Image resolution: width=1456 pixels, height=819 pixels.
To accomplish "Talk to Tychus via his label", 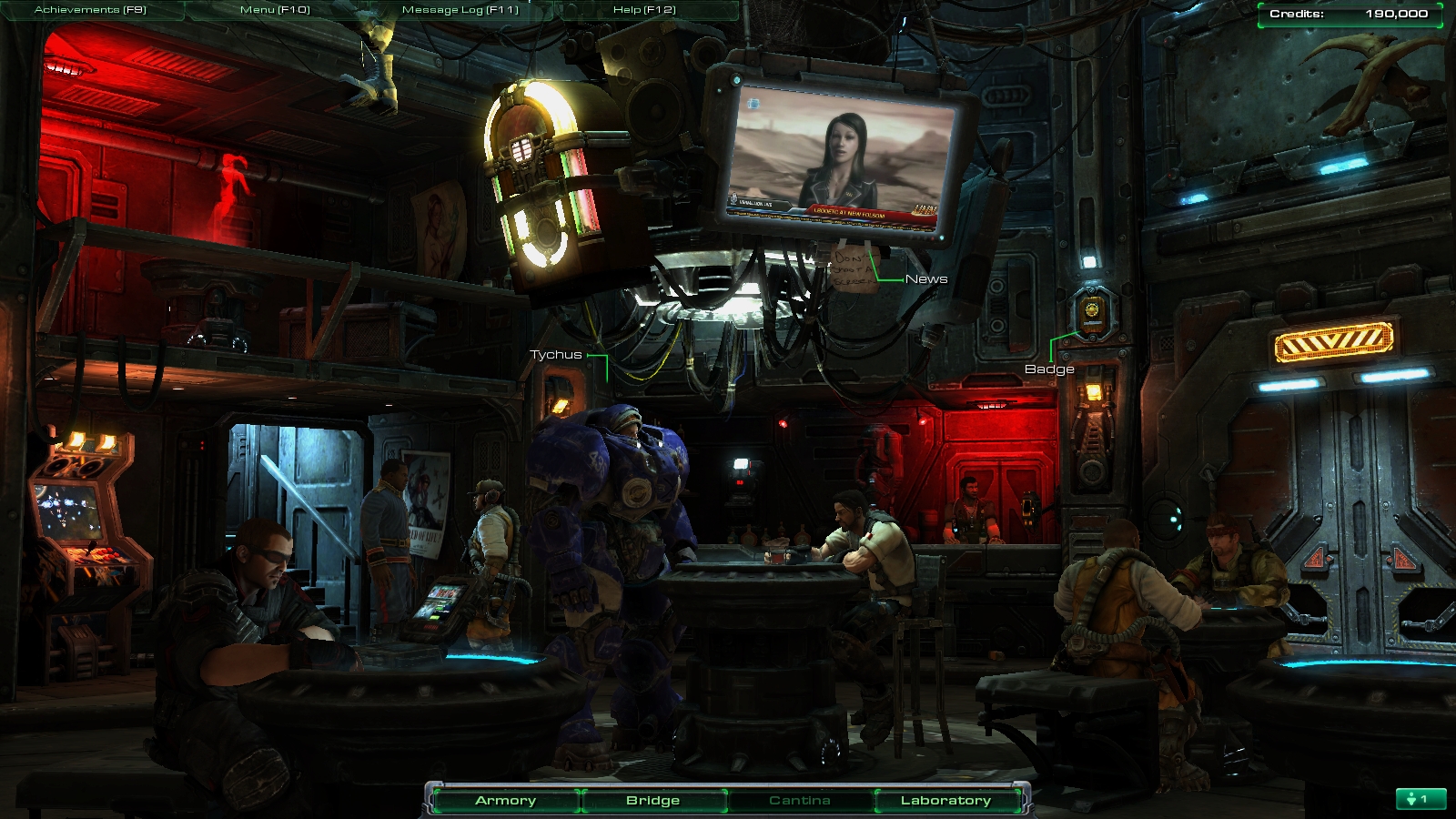I will click(555, 355).
